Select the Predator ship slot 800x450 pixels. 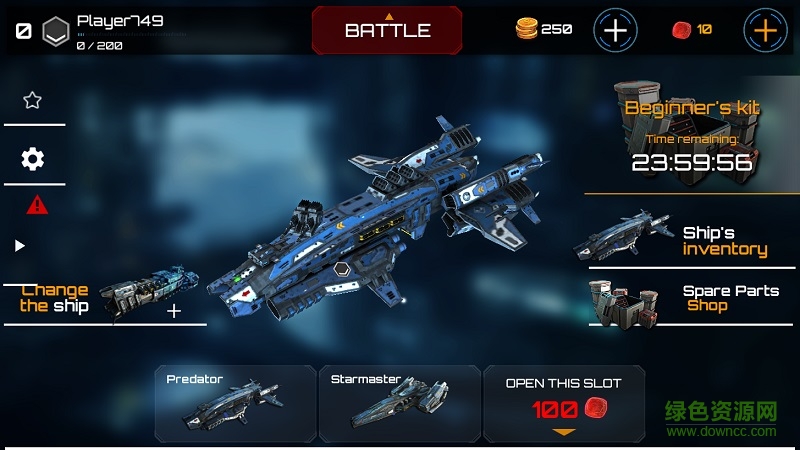[235, 405]
